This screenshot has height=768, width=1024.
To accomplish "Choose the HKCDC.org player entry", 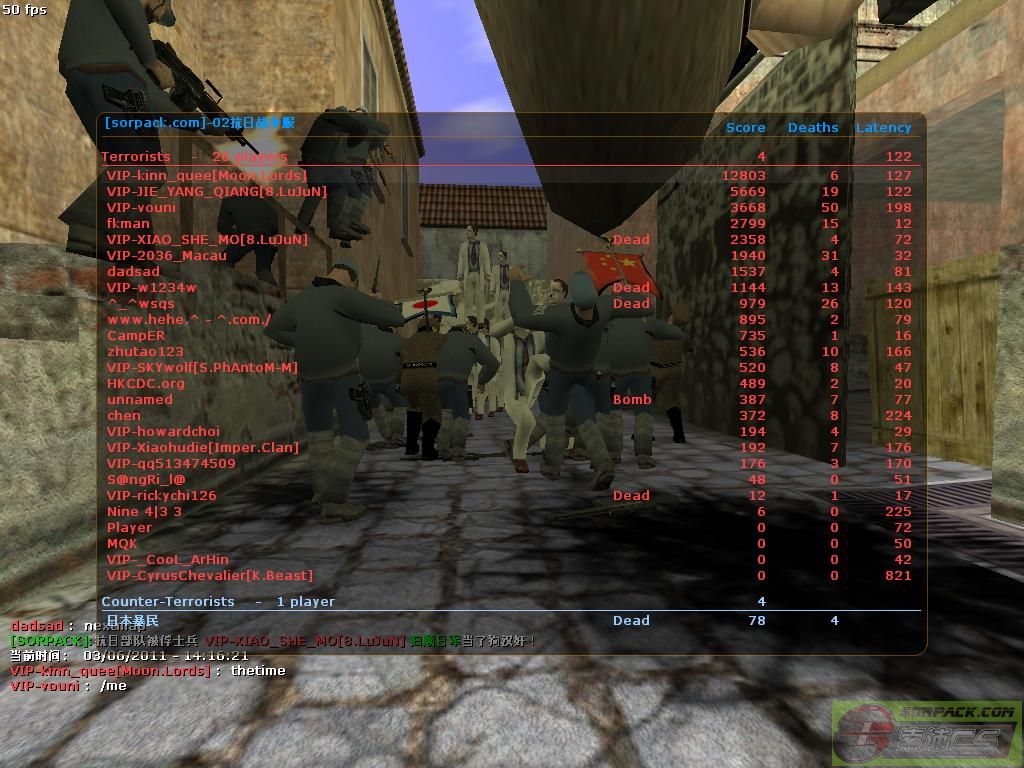I will 146,384.
